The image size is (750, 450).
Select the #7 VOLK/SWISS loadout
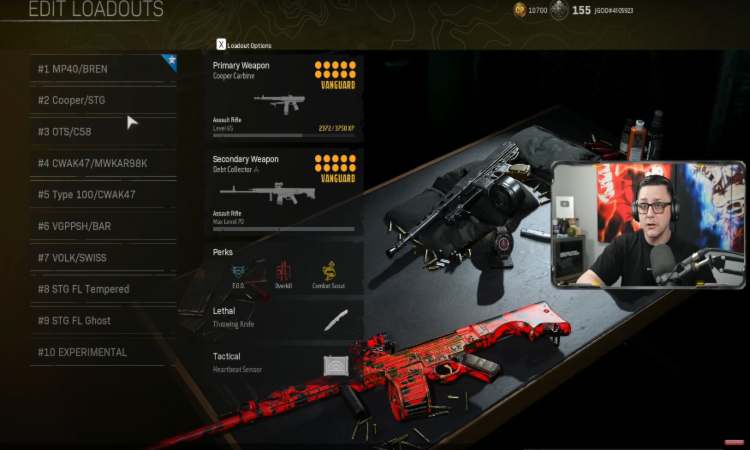coord(102,258)
